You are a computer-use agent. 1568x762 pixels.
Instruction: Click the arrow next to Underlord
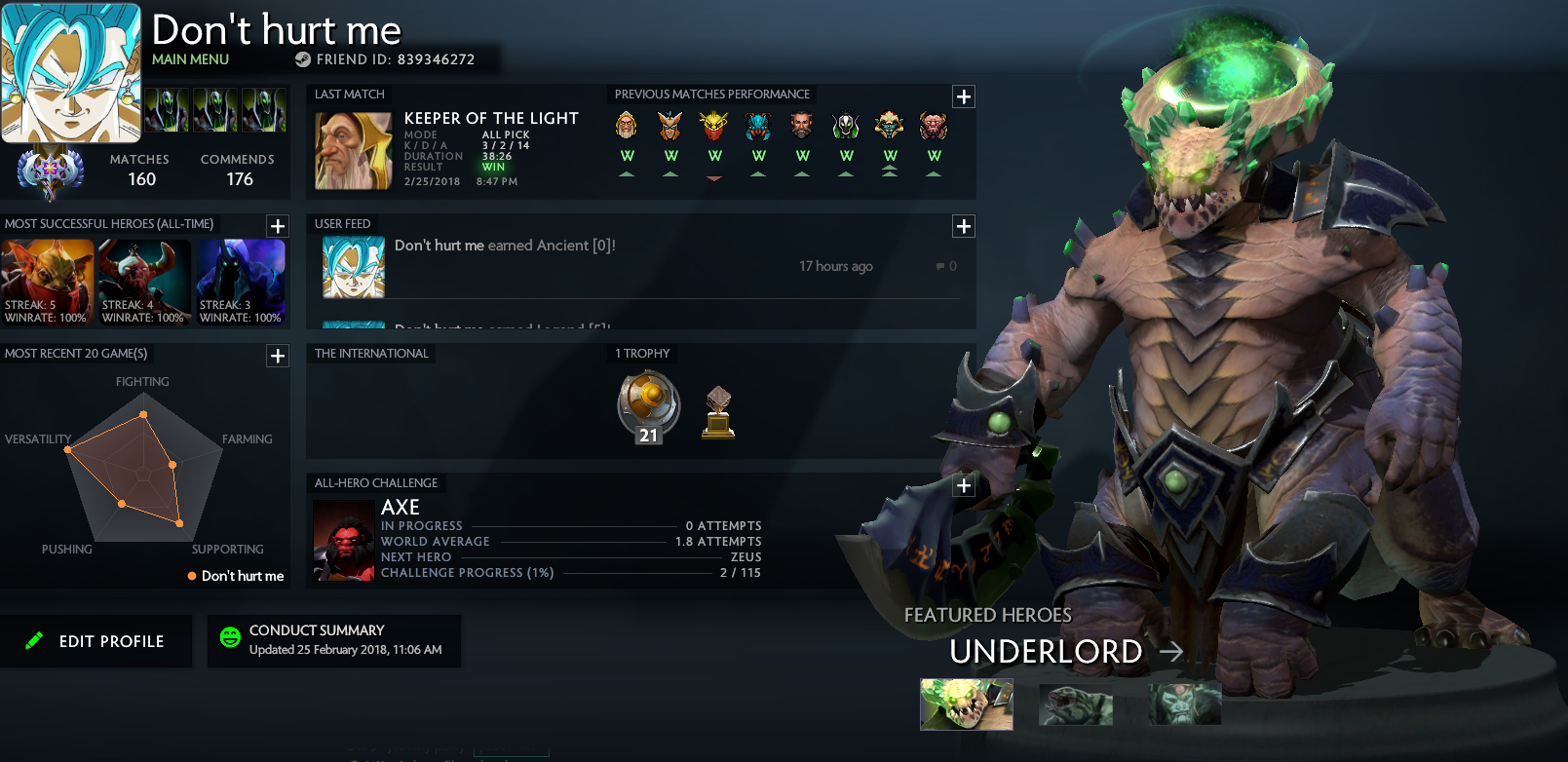(x=1171, y=651)
